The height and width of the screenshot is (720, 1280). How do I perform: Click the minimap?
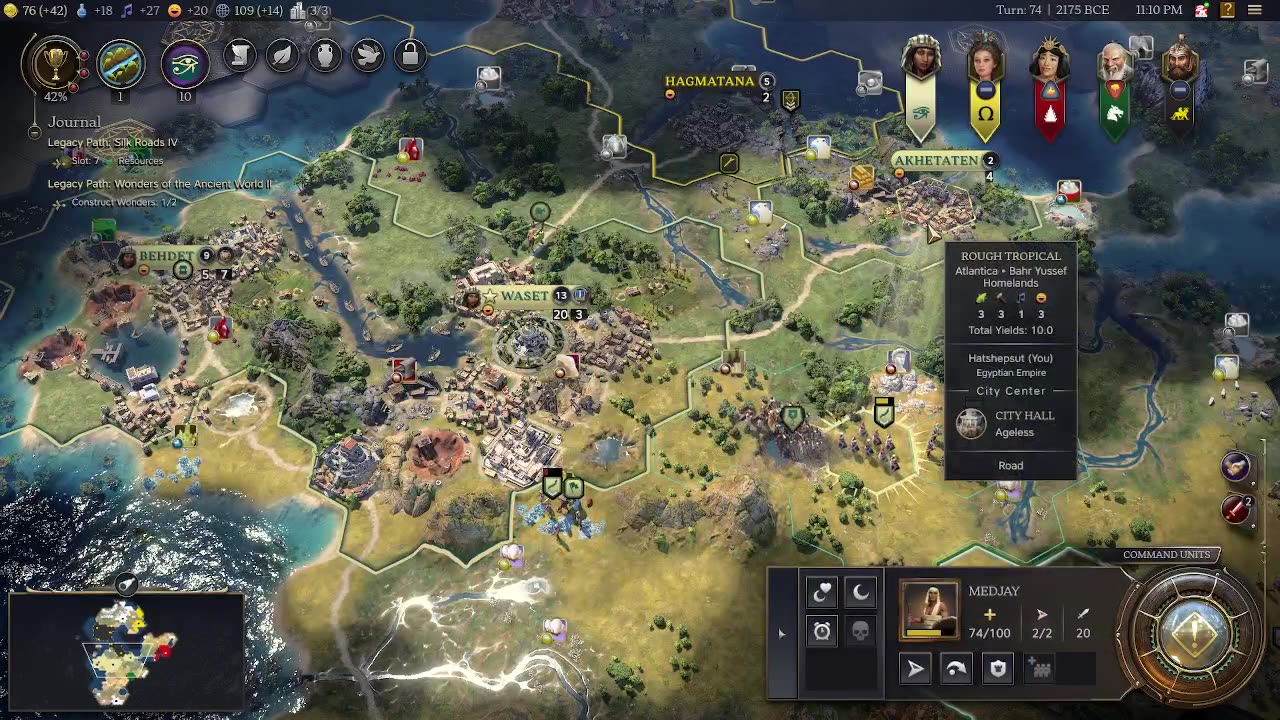(x=125, y=650)
